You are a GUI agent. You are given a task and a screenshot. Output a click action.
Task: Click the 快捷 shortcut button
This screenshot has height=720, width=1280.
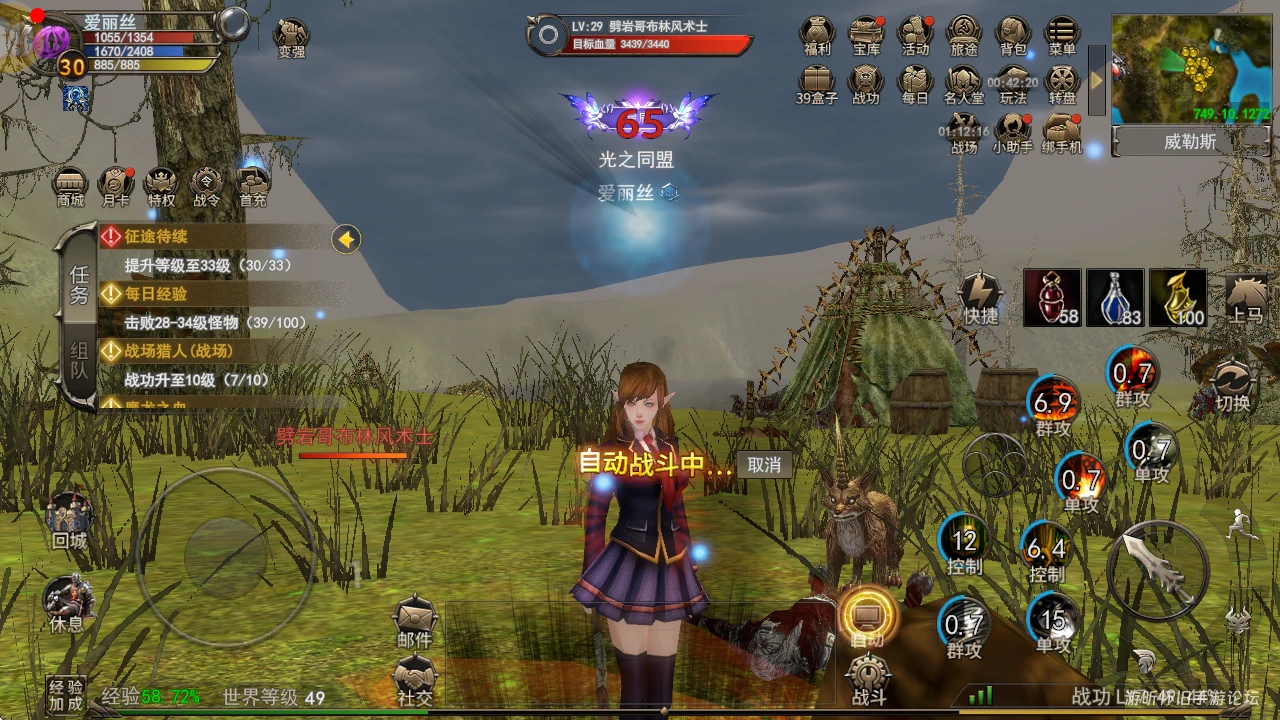(x=981, y=297)
